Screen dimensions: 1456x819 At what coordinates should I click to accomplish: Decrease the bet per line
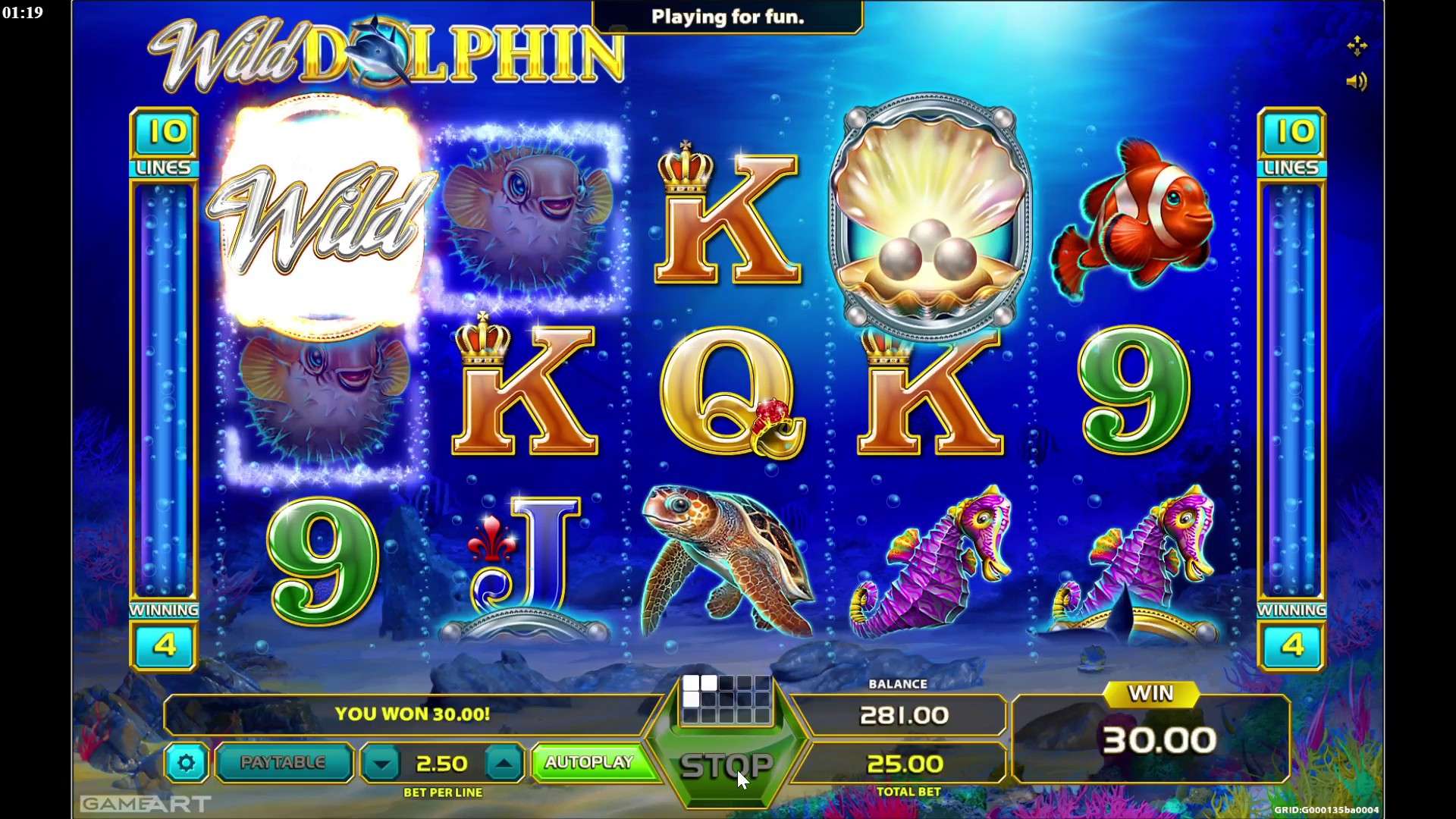pyautogui.click(x=381, y=763)
